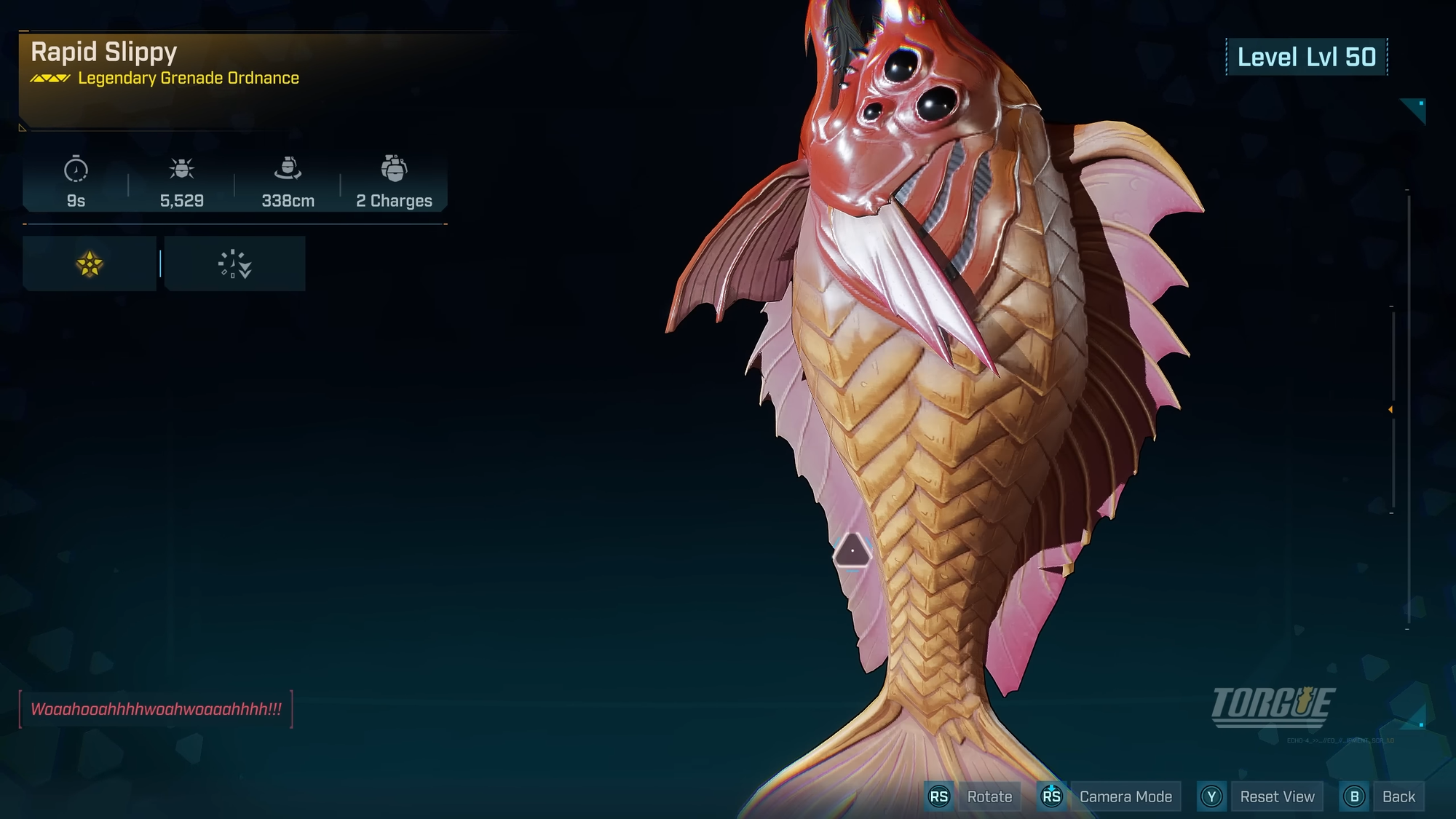Select the hexagon part marker on the model
1456x819 pixels.
pos(852,550)
